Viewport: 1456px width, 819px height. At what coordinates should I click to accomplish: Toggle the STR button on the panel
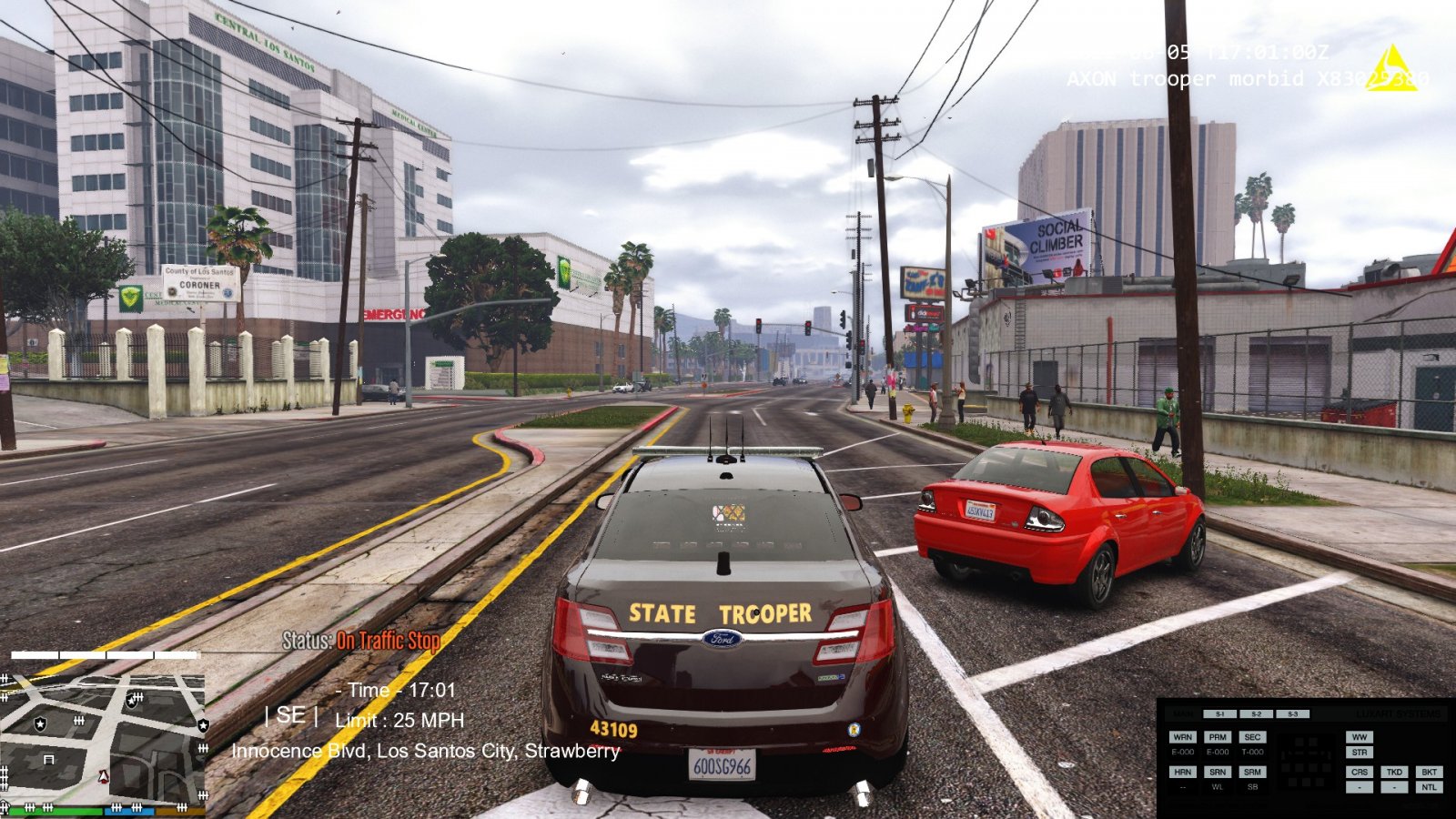pos(1360,753)
